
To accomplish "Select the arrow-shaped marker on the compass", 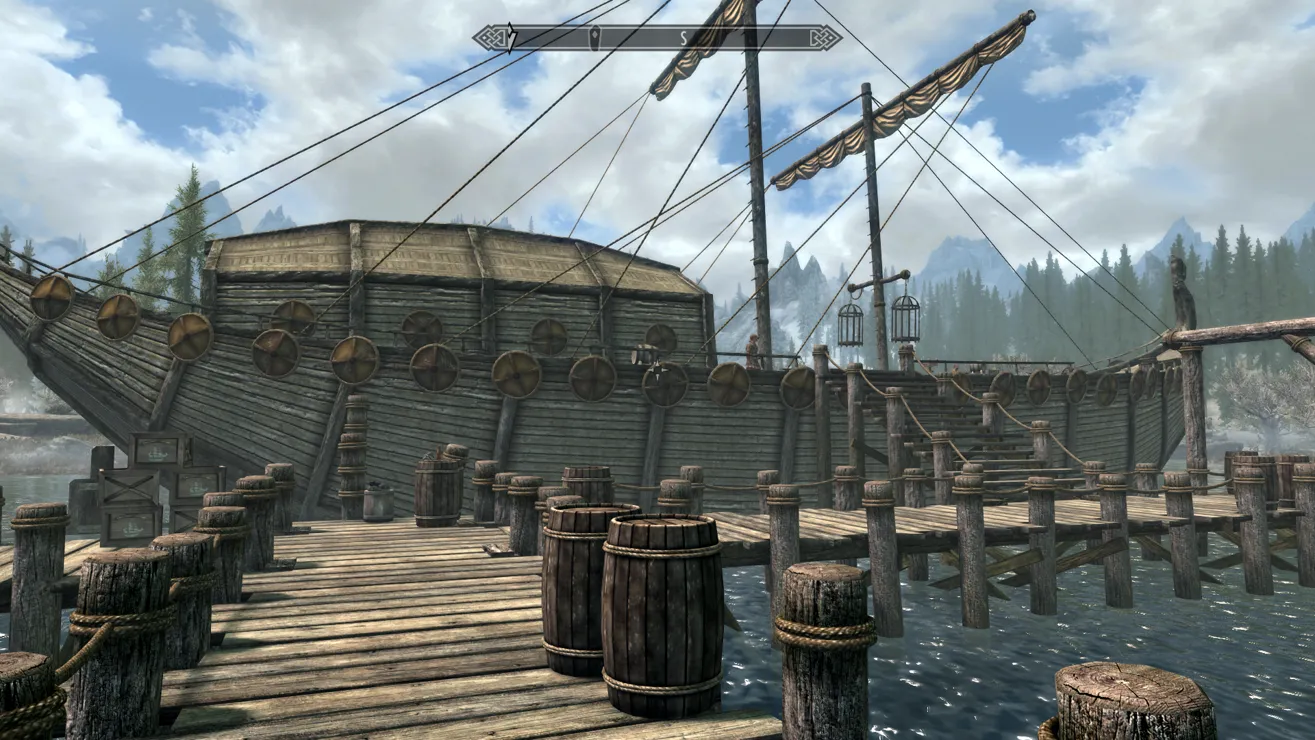I will pos(511,37).
